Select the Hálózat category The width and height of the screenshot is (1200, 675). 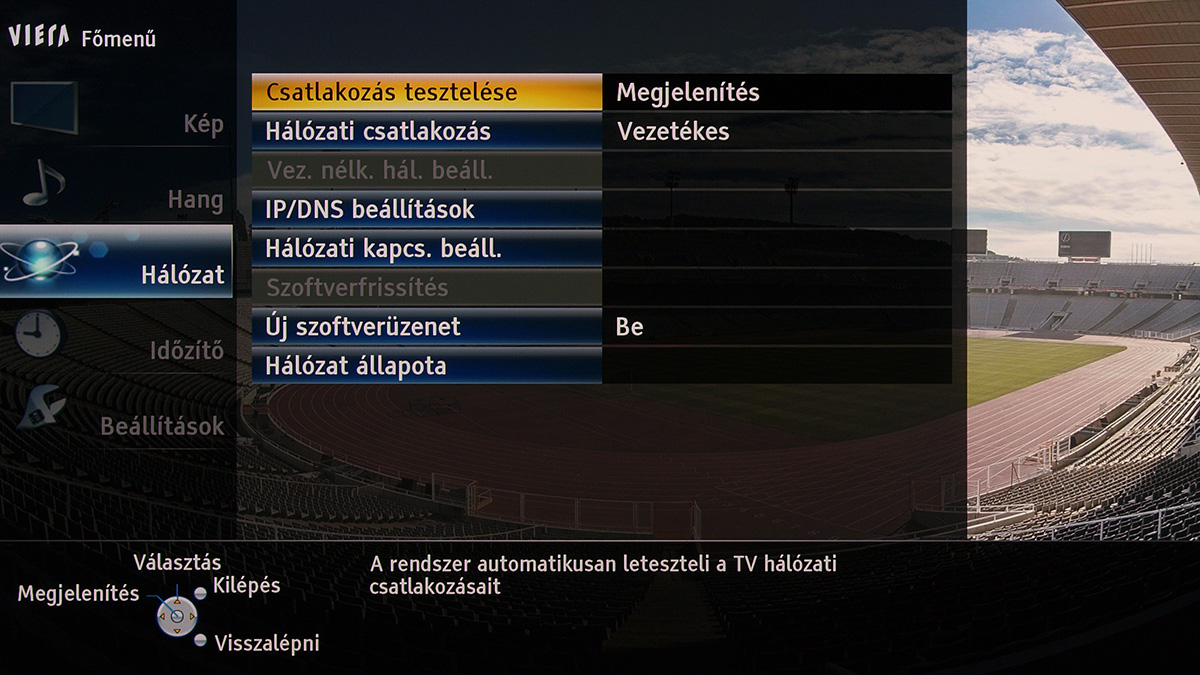(116, 262)
